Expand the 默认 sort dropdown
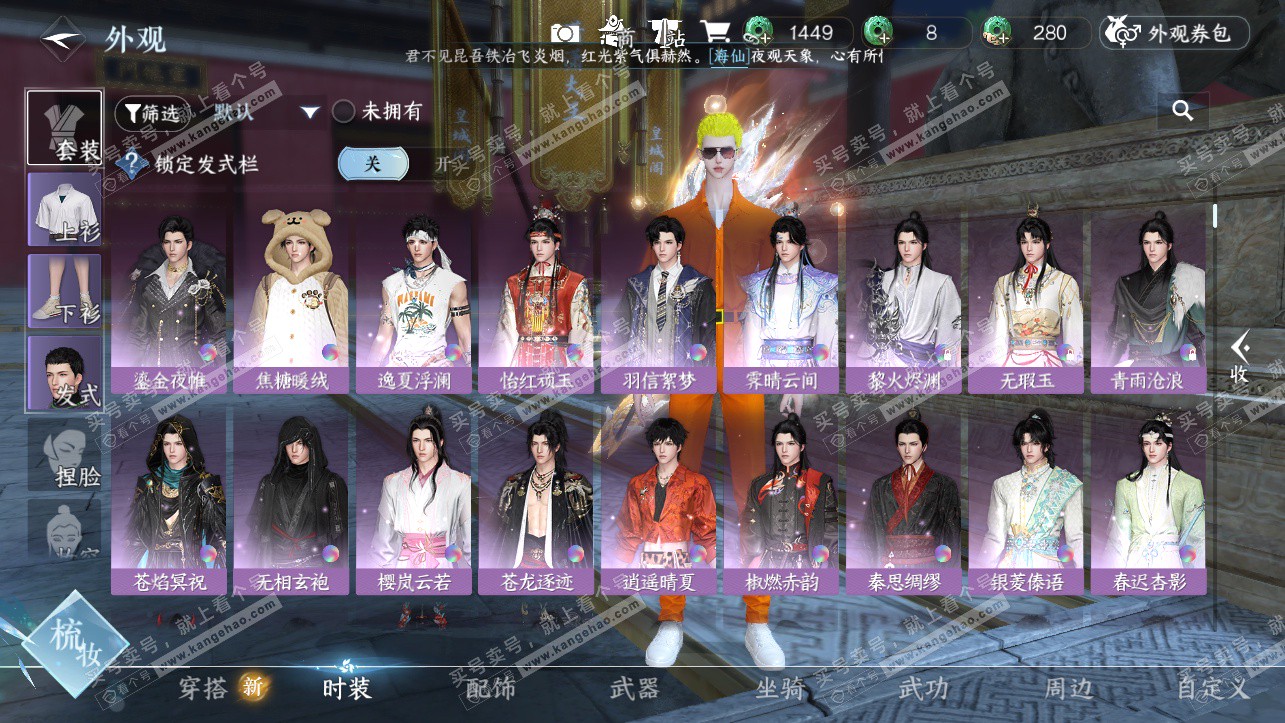Image resolution: width=1285 pixels, height=723 pixels. (310, 112)
